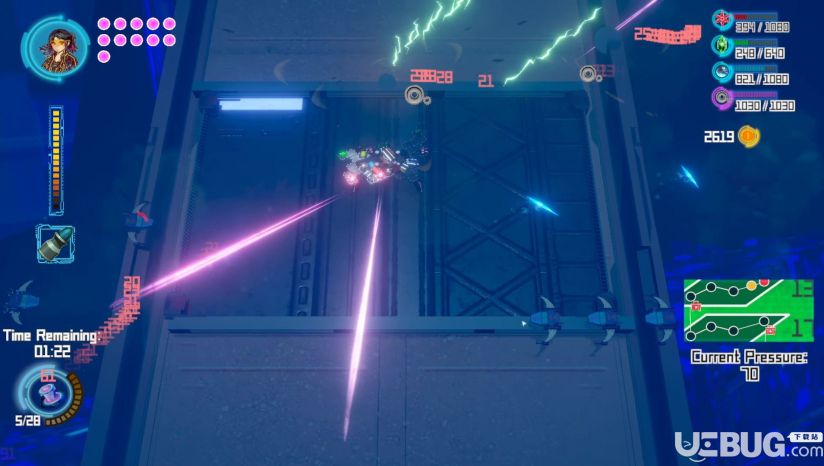Click the character portrait with orange visor
The image size is (824, 466).
coord(54,46)
